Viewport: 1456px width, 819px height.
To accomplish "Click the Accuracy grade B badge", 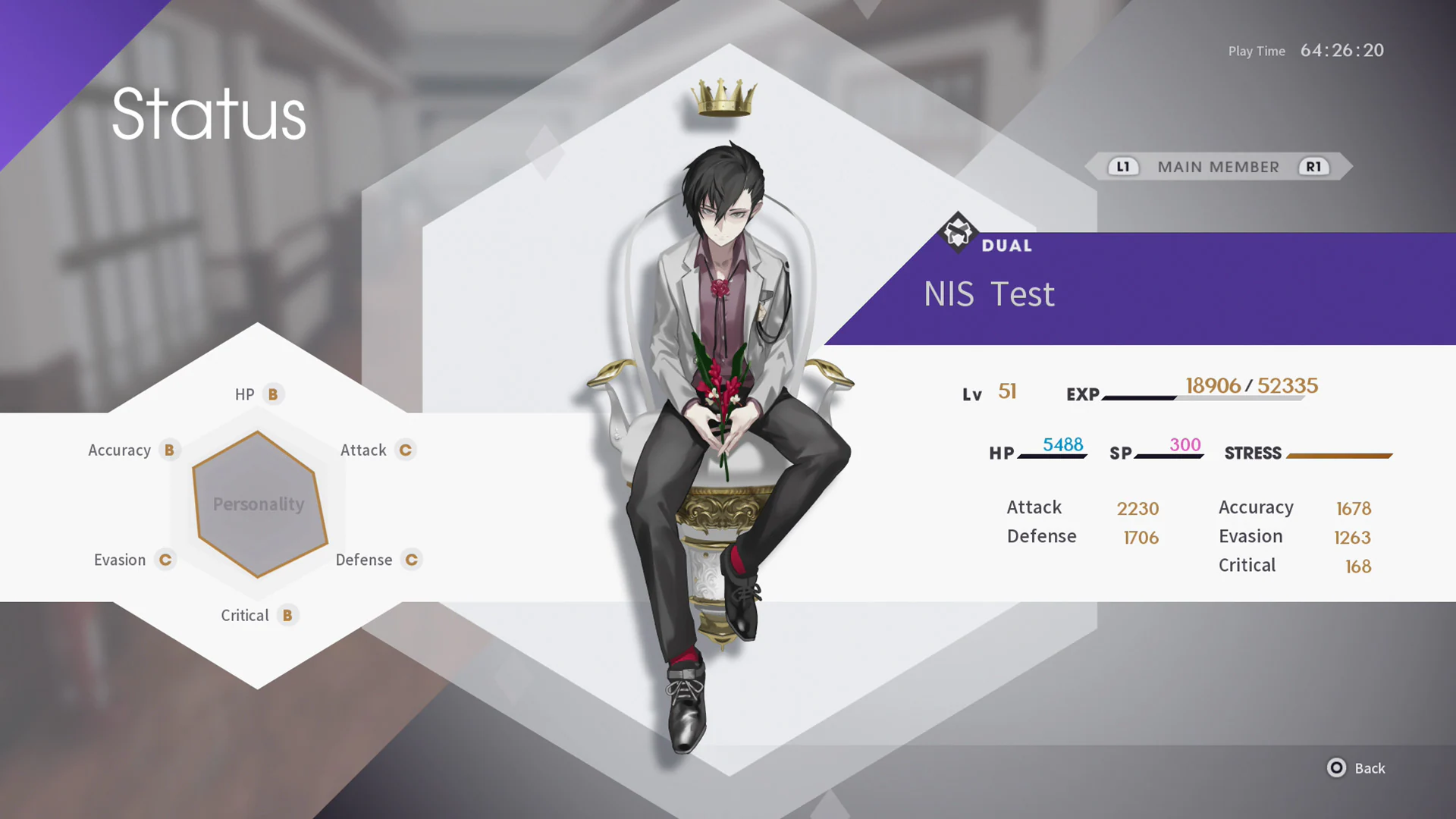I will 170,450.
